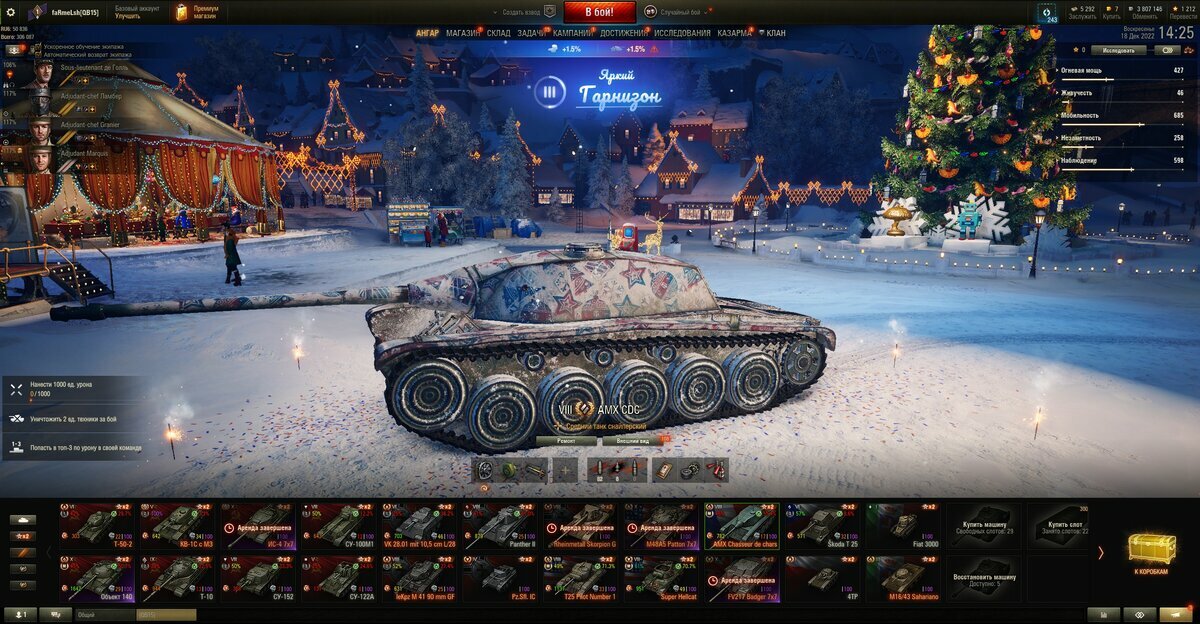Pick the Panther II tank card

click(499, 525)
